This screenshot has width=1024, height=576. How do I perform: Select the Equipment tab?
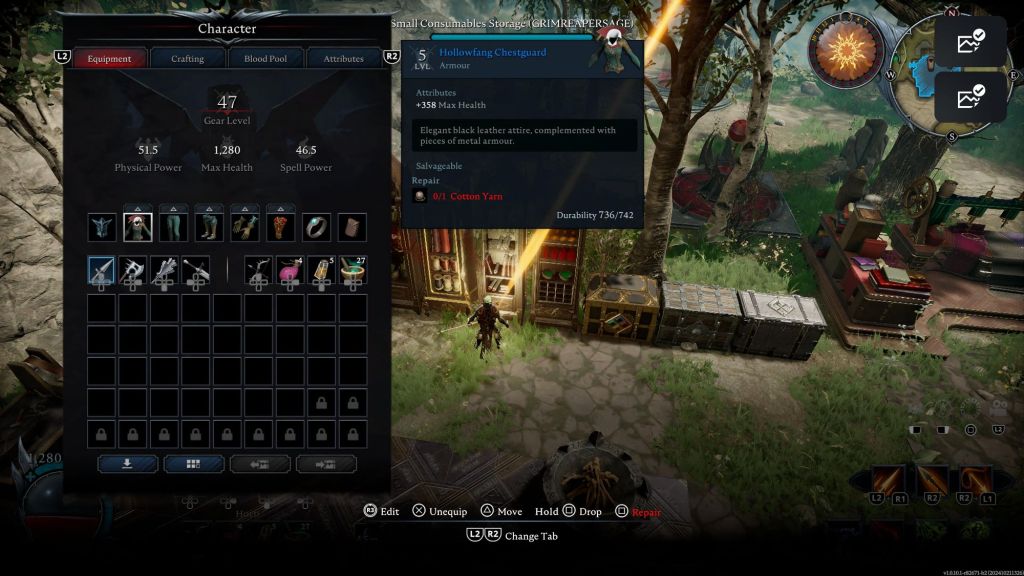click(x=109, y=59)
